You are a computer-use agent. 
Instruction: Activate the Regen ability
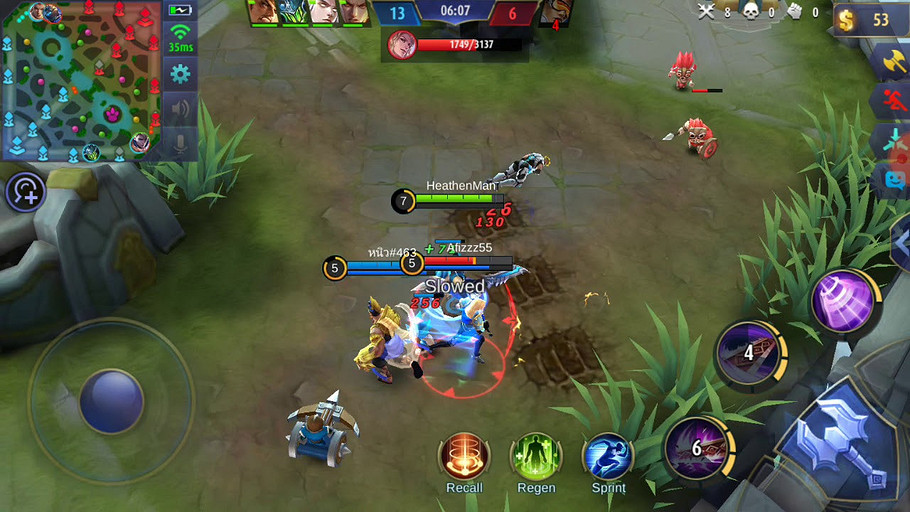point(536,457)
